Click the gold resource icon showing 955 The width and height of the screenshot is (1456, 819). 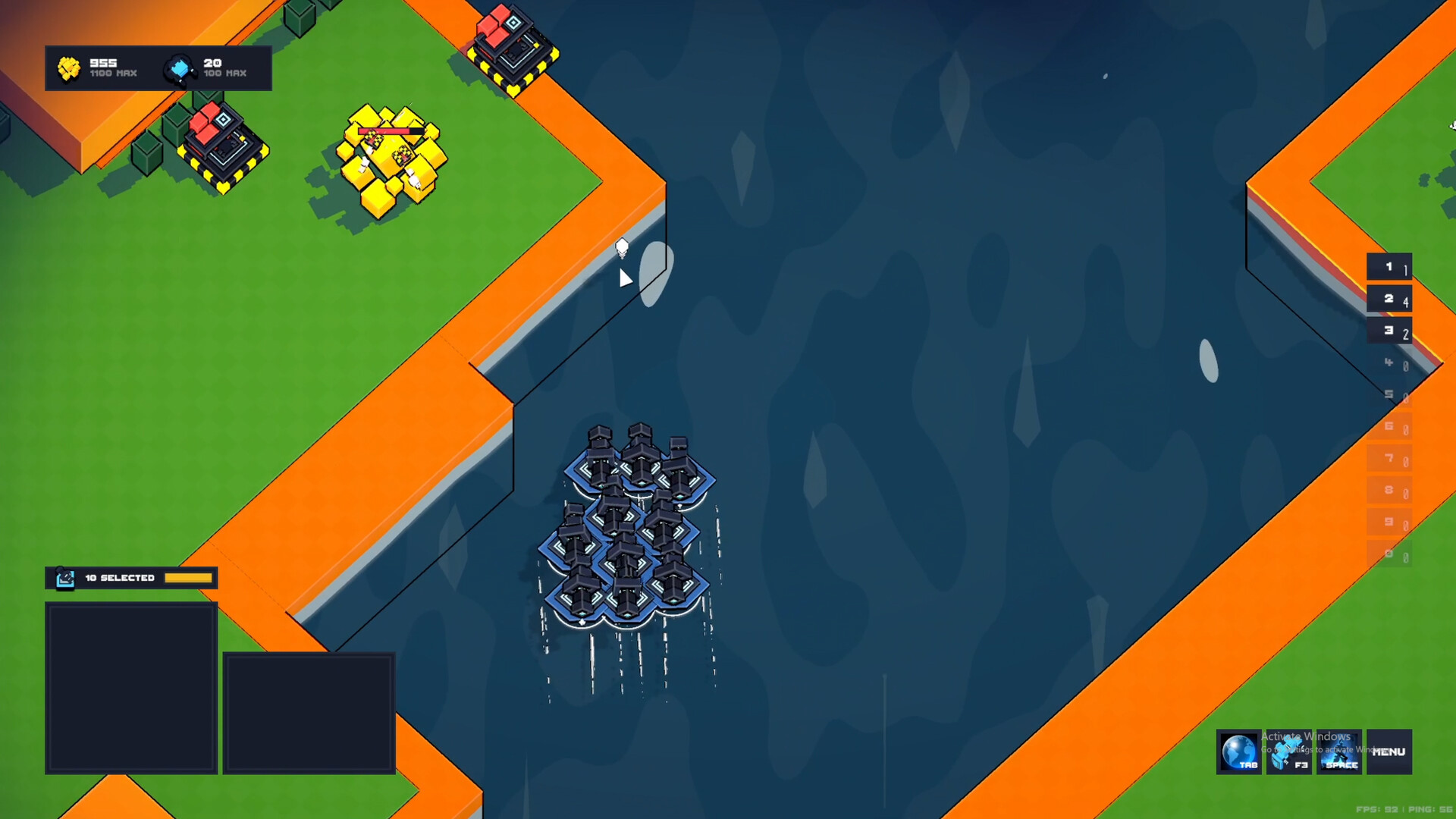pos(68,67)
